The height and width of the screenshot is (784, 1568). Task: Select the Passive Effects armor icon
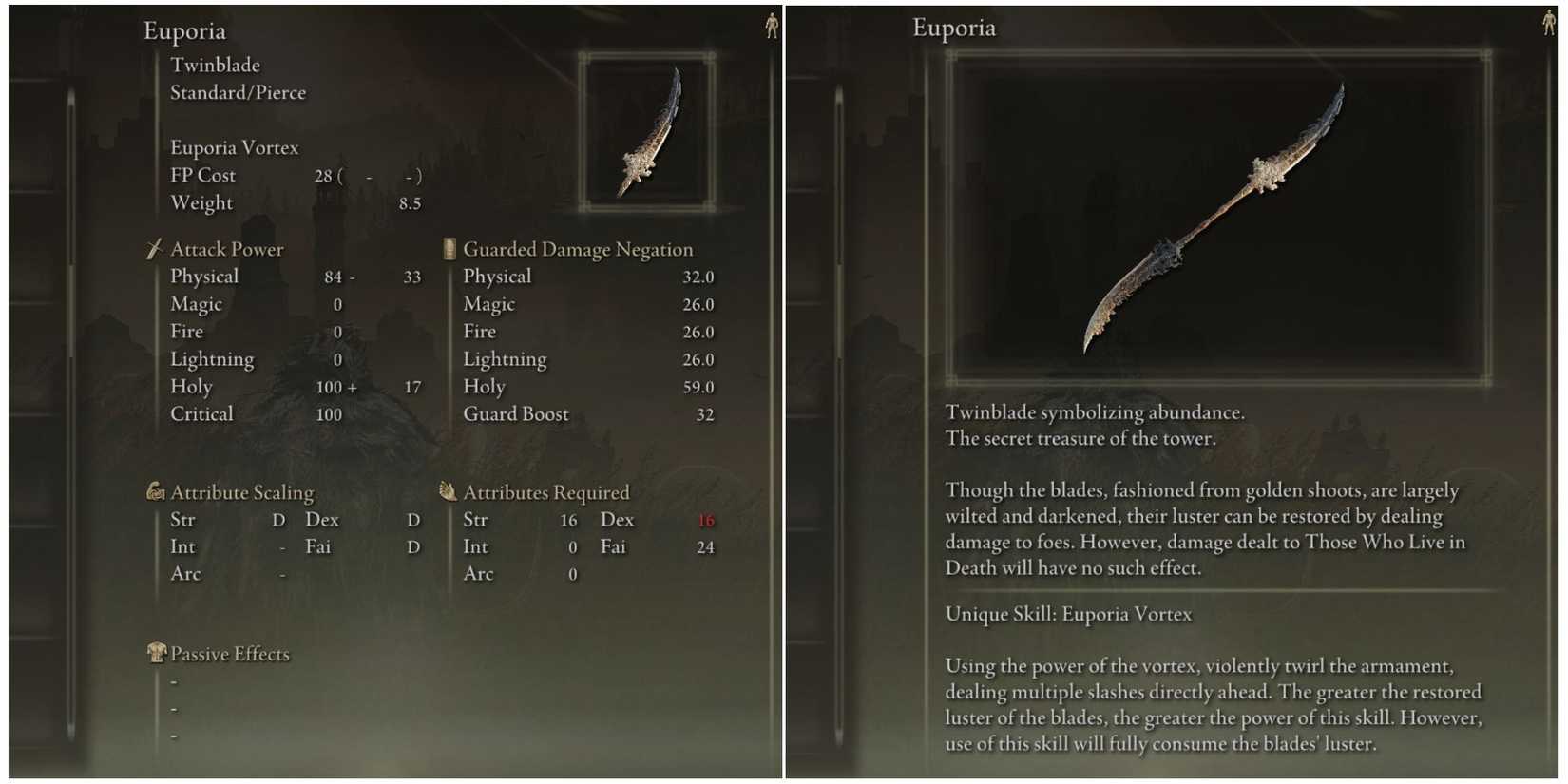pos(157,654)
